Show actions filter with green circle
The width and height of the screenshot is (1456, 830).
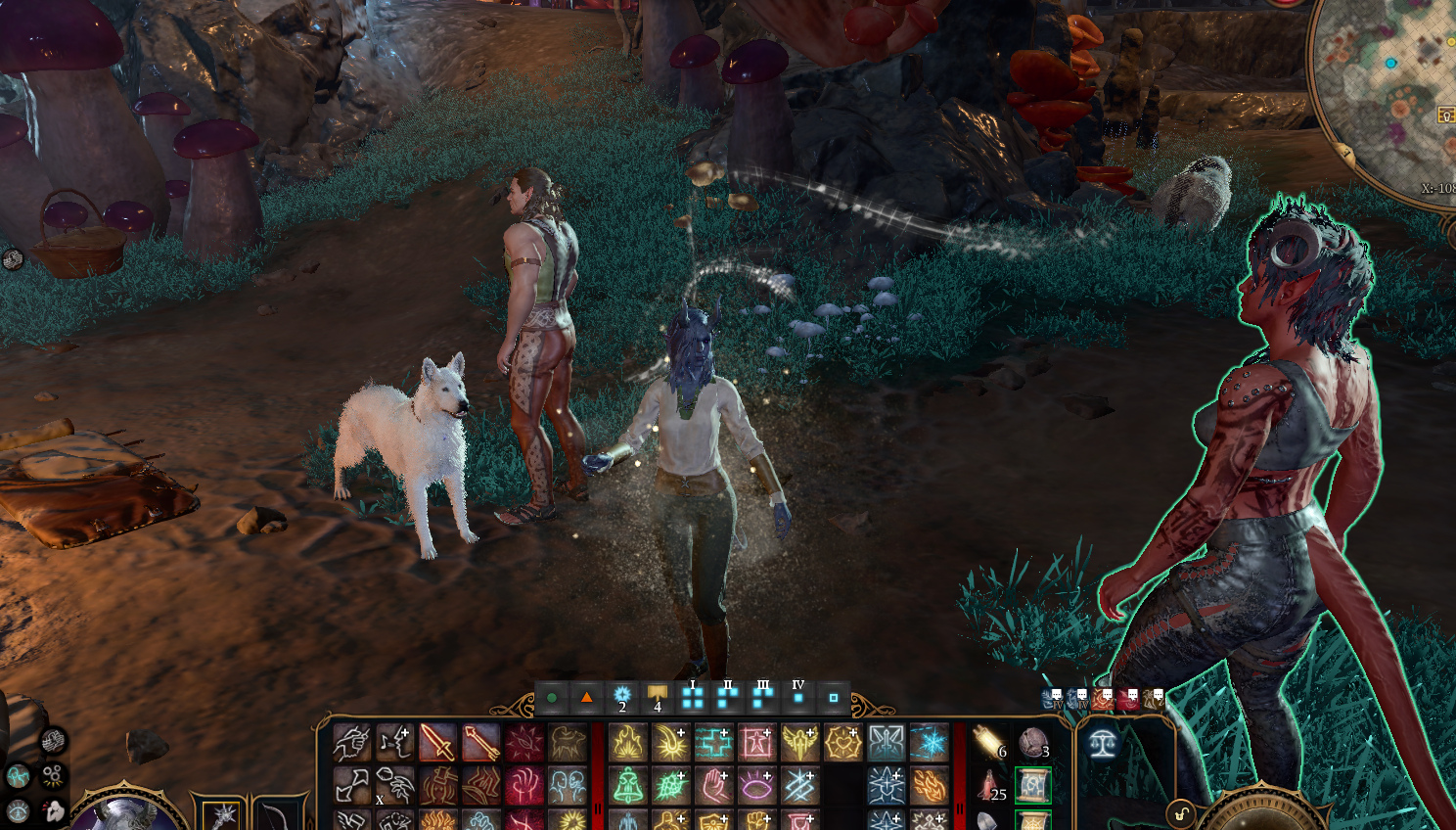tap(552, 697)
